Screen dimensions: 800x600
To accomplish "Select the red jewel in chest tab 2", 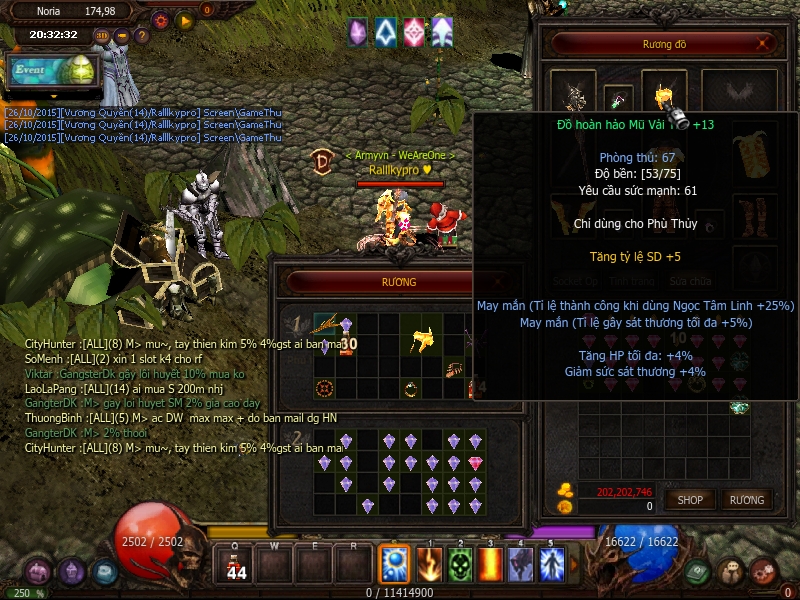I will pyautogui.click(x=475, y=462).
